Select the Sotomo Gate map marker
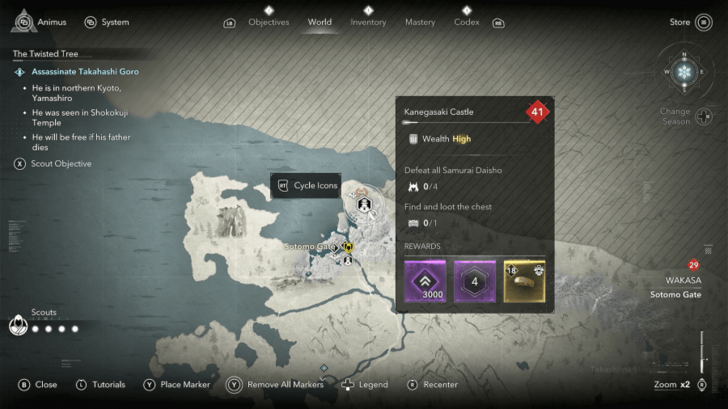Viewport: 728px width, 409px height. (x=348, y=246)
